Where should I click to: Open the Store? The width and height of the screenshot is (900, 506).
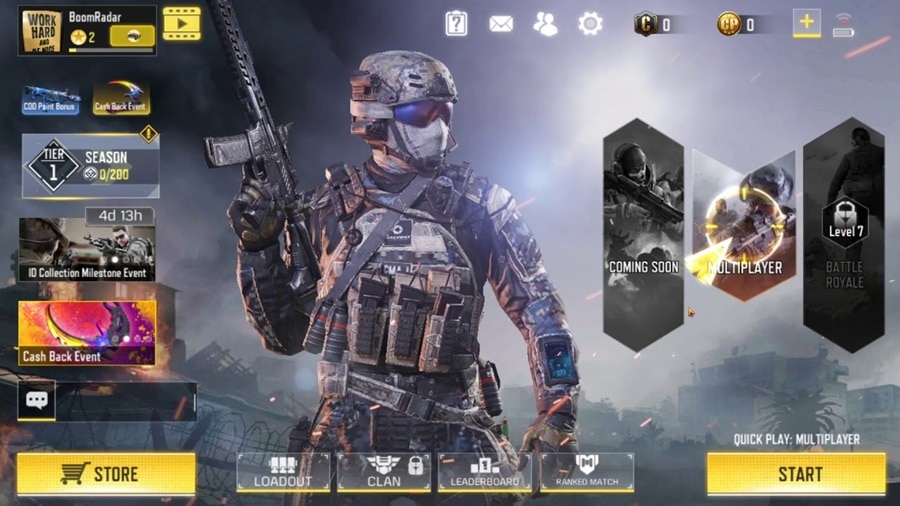(x=106, y=474)
